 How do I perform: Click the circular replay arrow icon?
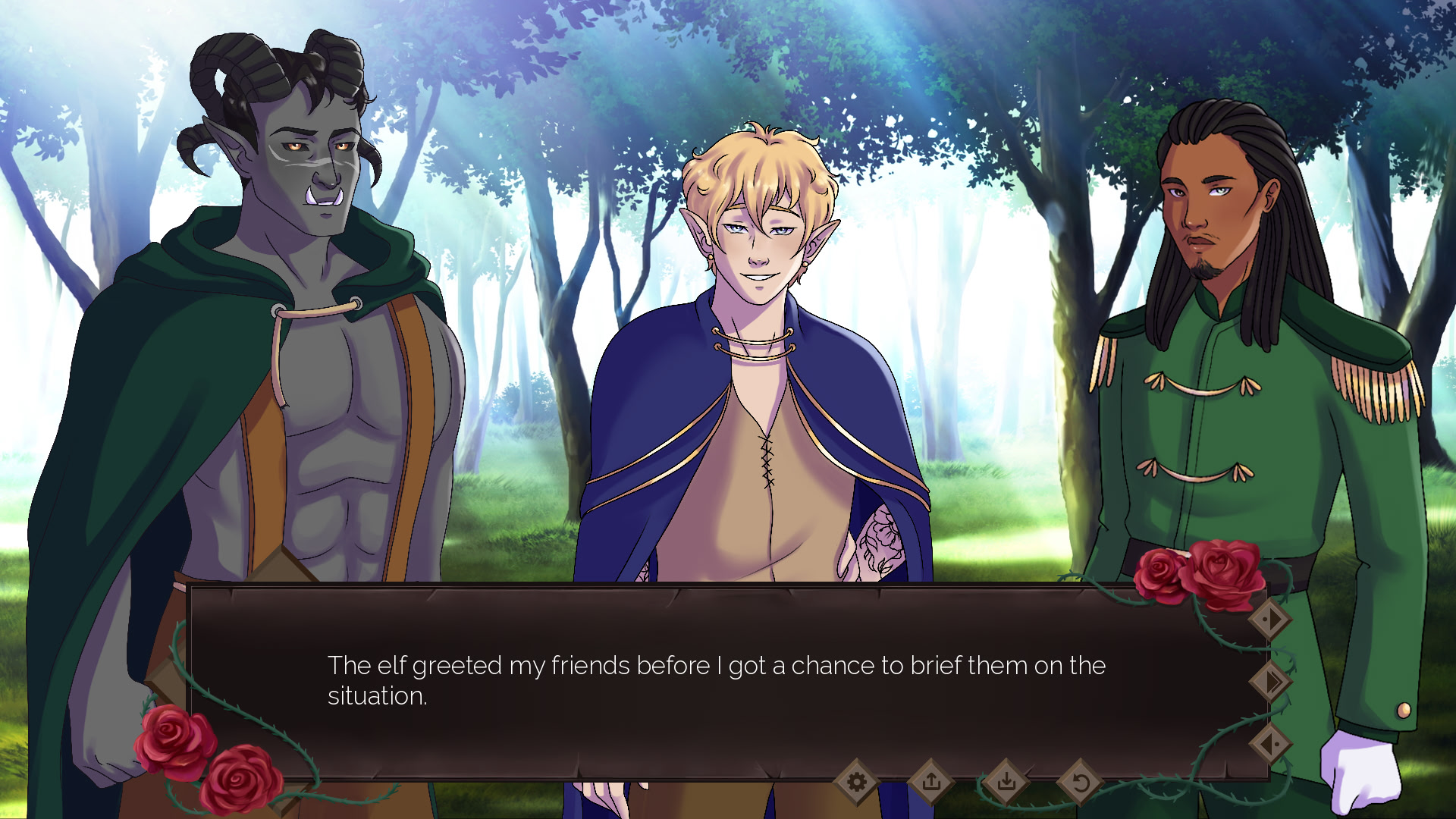pyautogui.click(x=1079, y=782)
